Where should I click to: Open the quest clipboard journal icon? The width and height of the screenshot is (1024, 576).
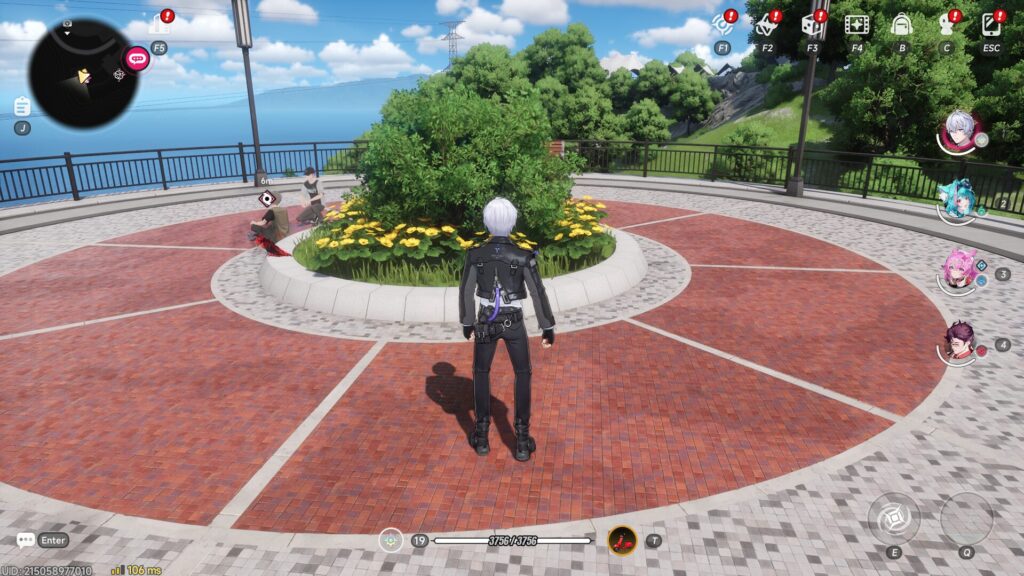tap(22, 106)
